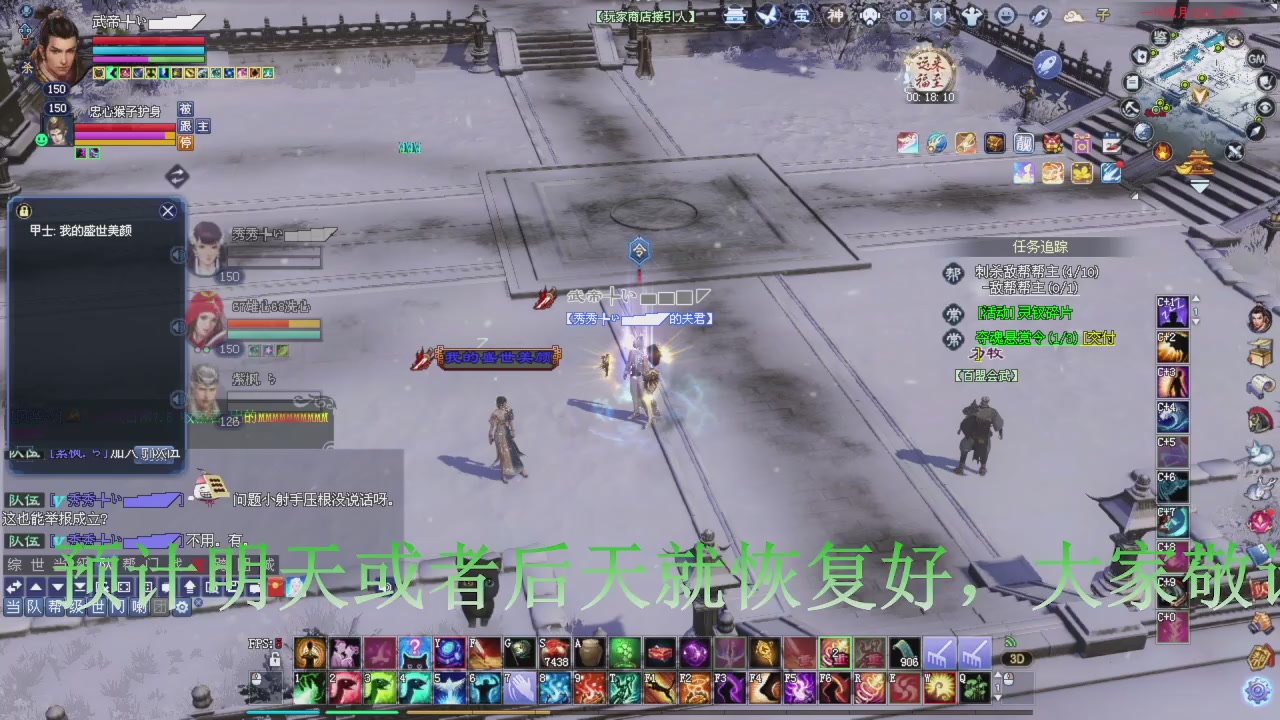Viewport: 1280px width, 720px height.
Task: Click the crossed swords icon under the minimap
Action: click(1234, 150)
